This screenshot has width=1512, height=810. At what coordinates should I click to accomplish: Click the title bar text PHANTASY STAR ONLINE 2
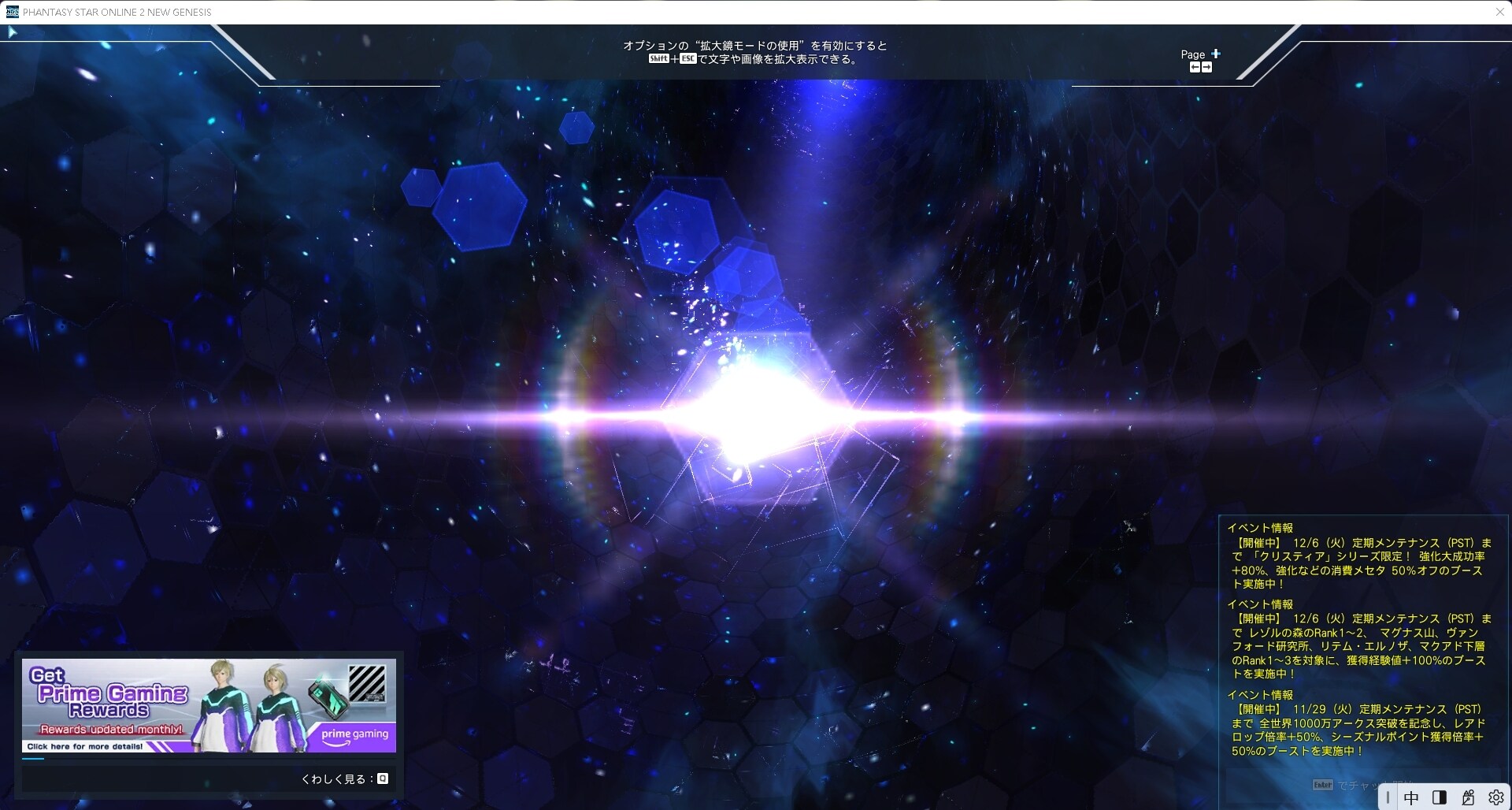pos(117,12)
